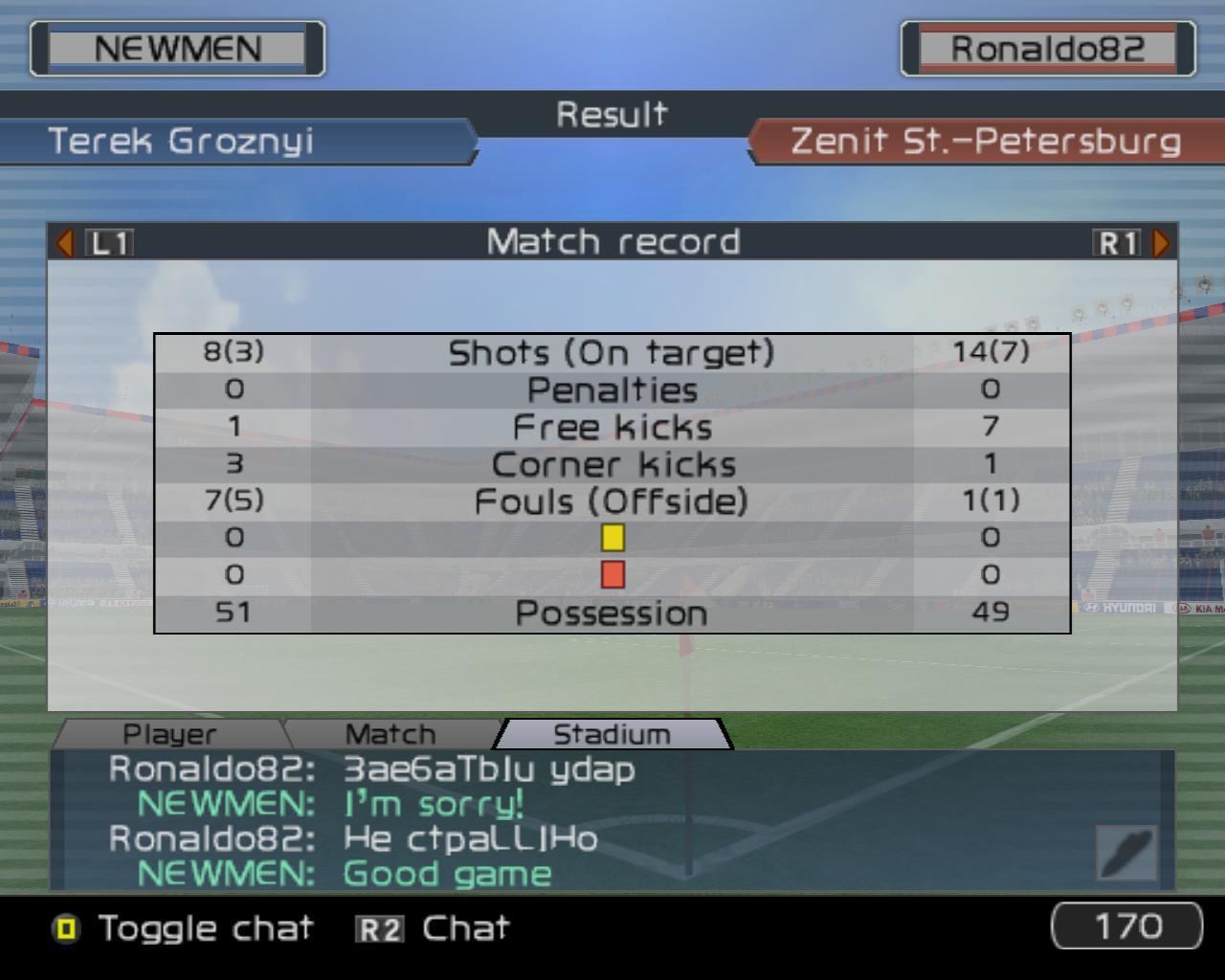The width and height of the screenshot is (1225, 980).
Task: Select the Ronaldo82 player name panel
Action: coord(1047,49)
